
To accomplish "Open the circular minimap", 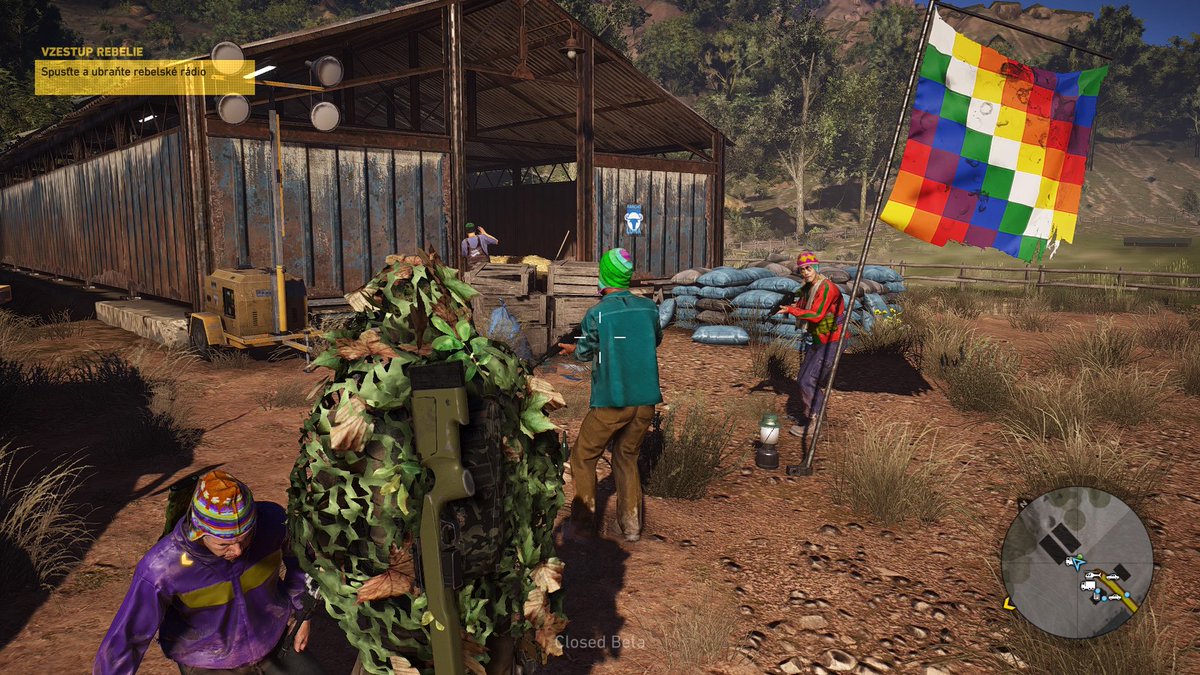I will 1077,562.
